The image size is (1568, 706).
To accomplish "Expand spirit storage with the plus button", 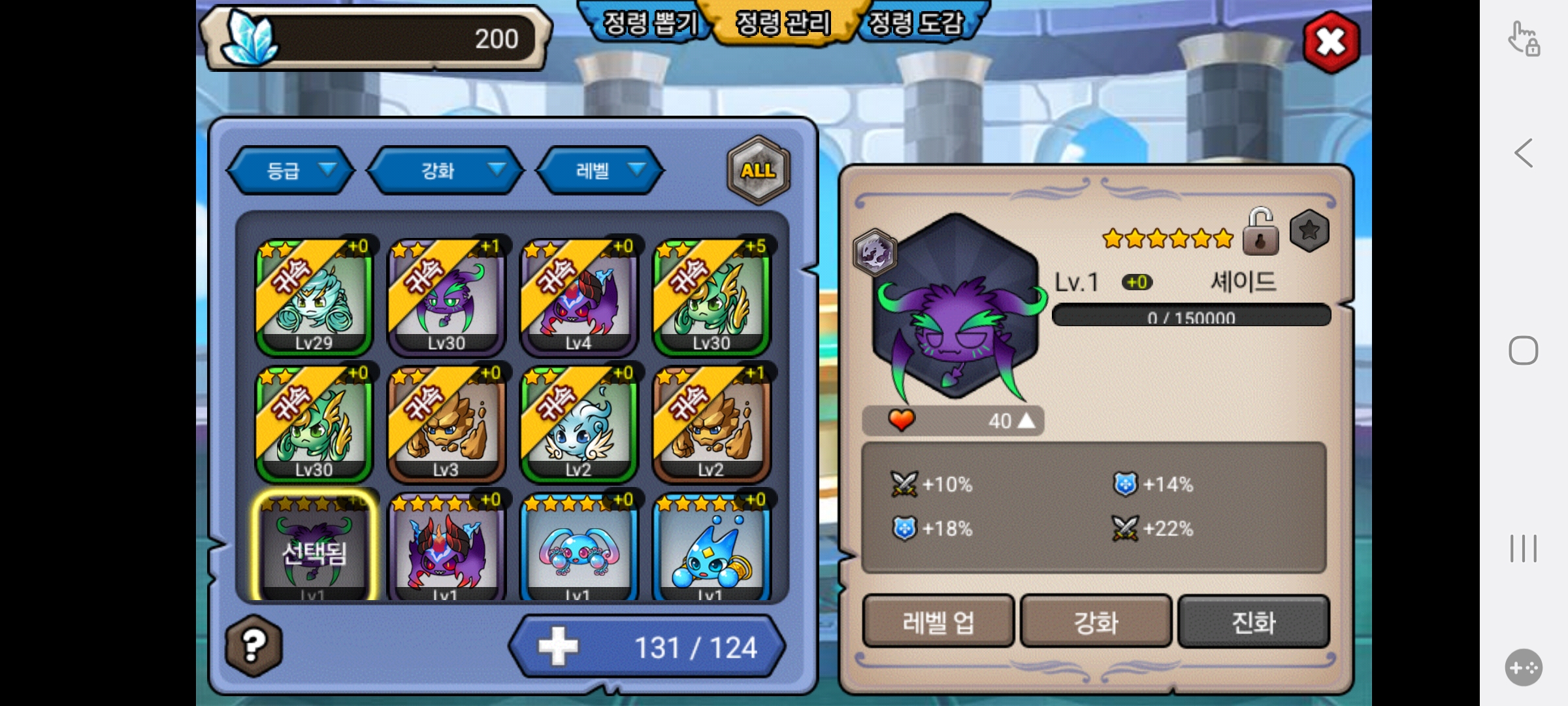I will coord(558,647).
